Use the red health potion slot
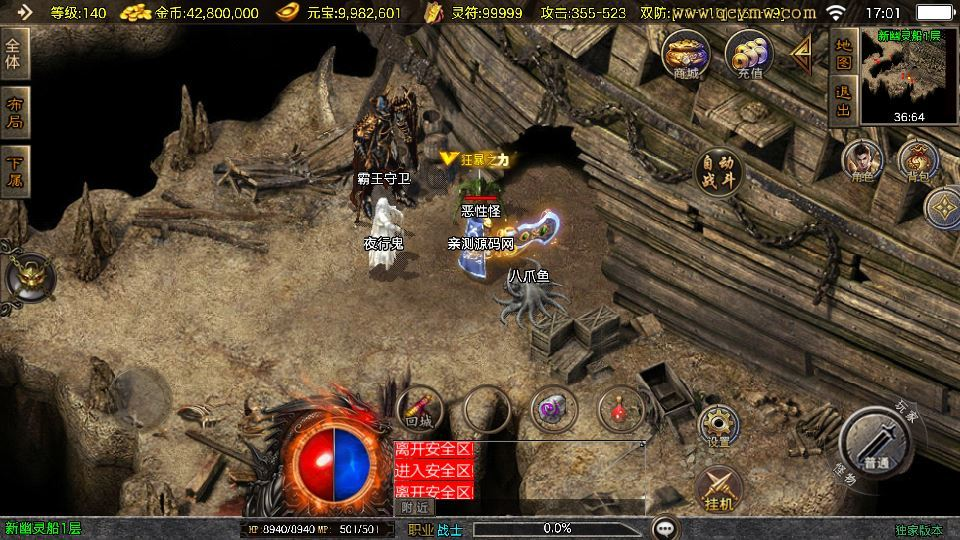Image resolution: width=960 pixels, height=540 pixels. pyautogui.click(x=619, y=408)
